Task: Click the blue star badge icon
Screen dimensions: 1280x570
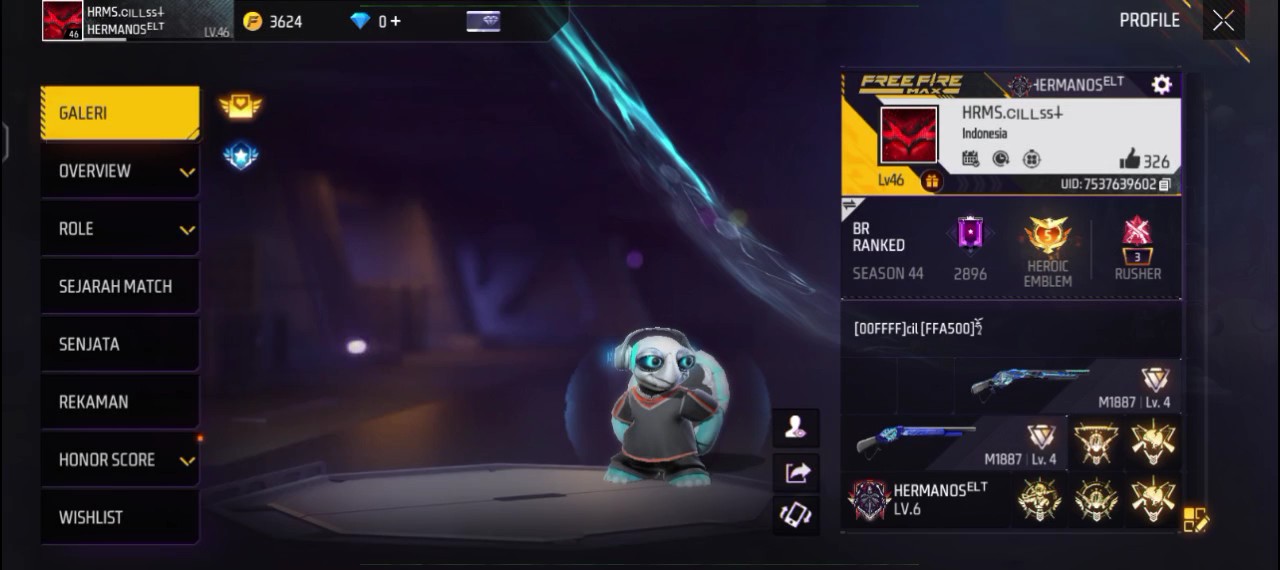Action: tap(240, 155)
